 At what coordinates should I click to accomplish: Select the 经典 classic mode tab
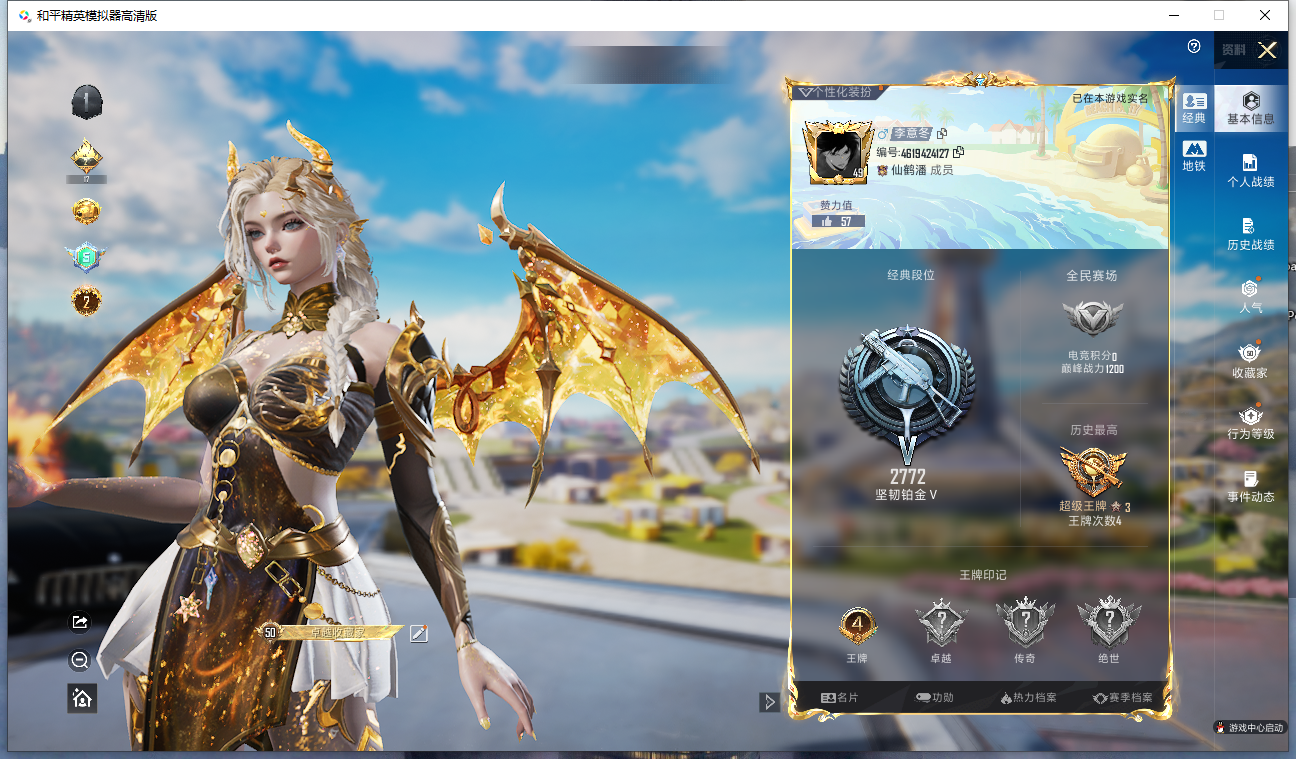click(1194, 108)
